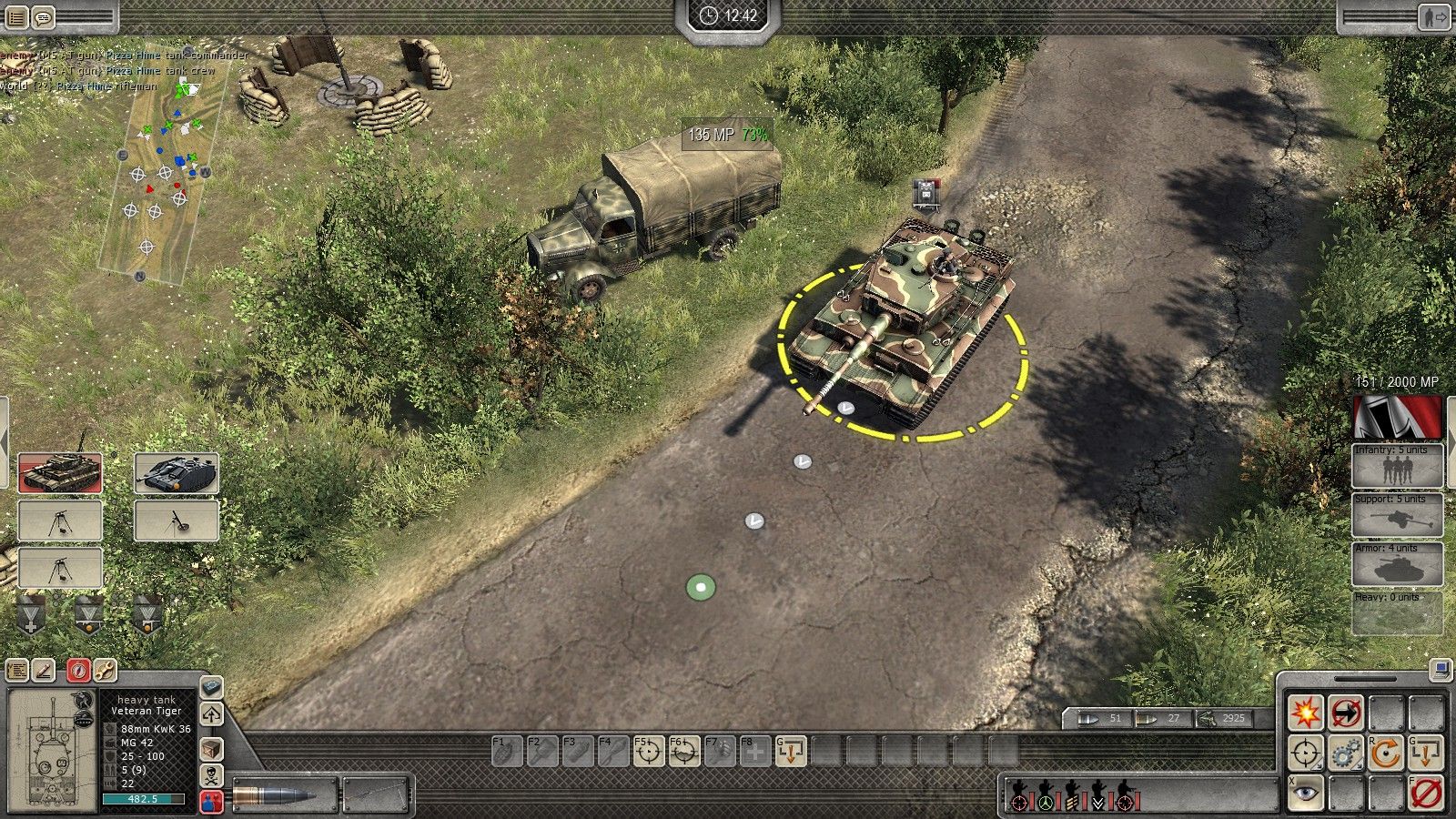The width and height of the screenshot is (1456, 819).
Task: Toggle the eye visibility command
Action: [1306, 793]
